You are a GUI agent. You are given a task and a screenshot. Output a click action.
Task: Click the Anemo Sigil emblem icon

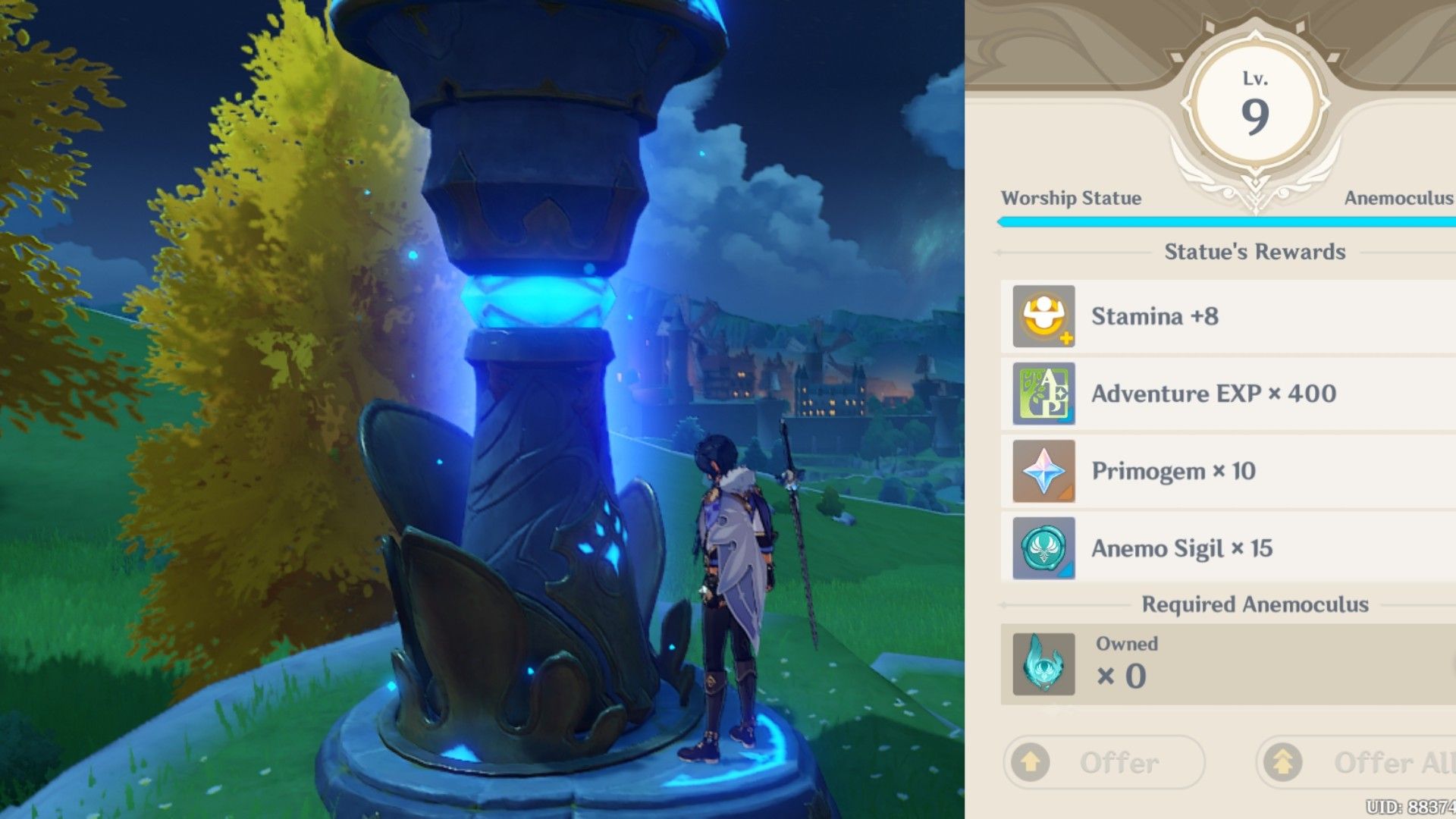[x=1042, y=548]
